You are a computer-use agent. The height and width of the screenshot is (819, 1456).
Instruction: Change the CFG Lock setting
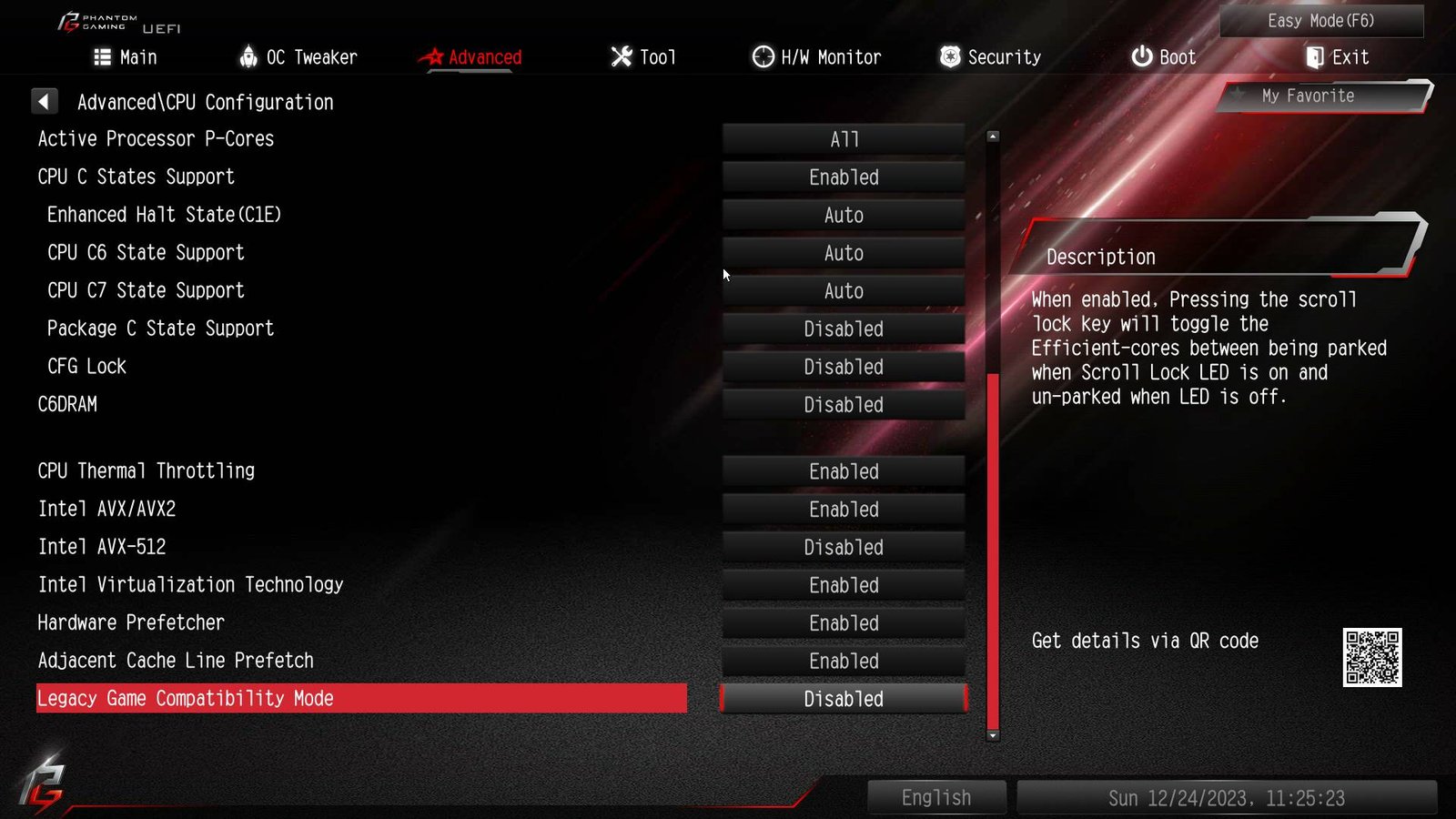(844, 367)
